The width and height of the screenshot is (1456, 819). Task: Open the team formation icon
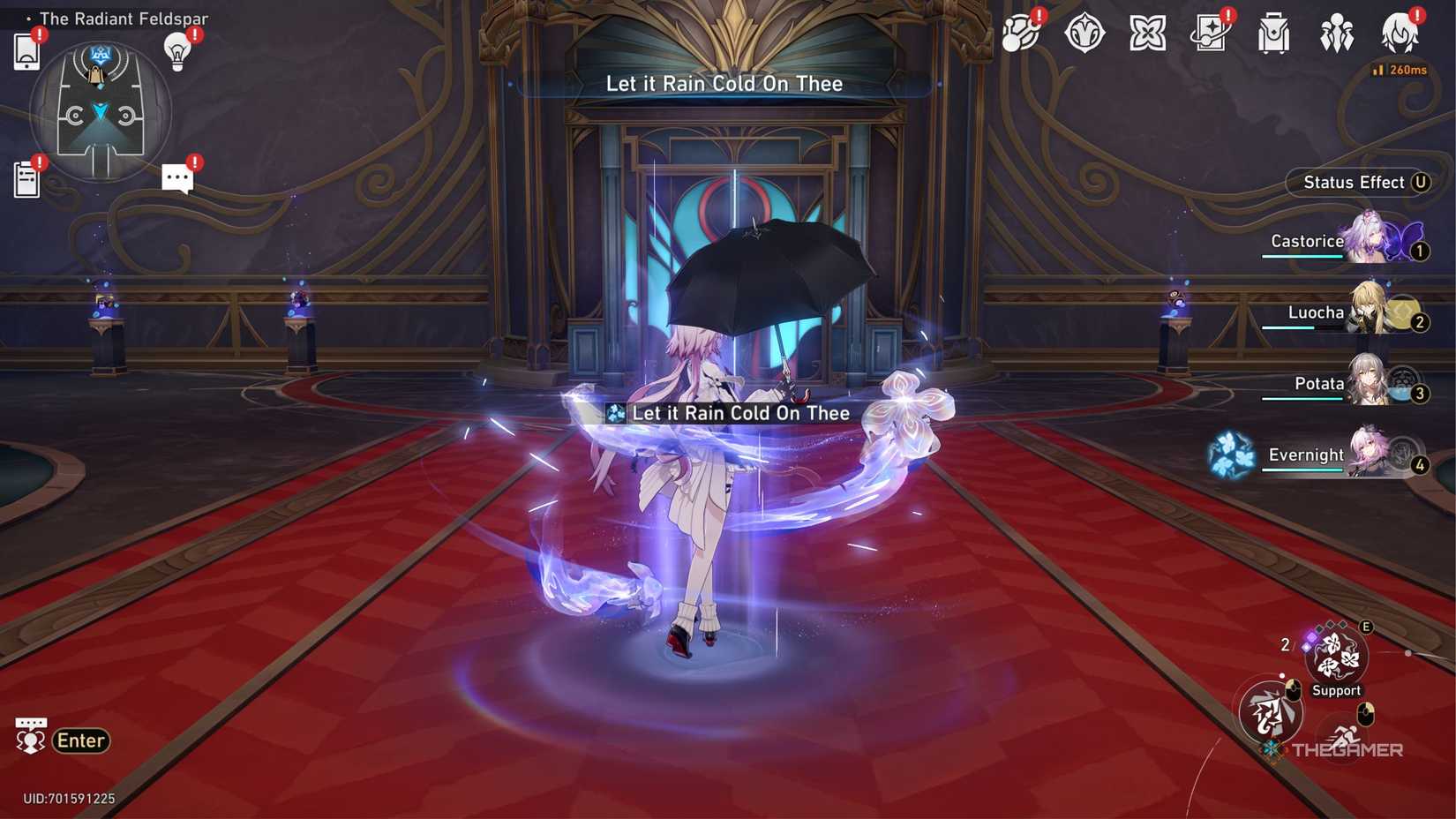pos(1337,34)
